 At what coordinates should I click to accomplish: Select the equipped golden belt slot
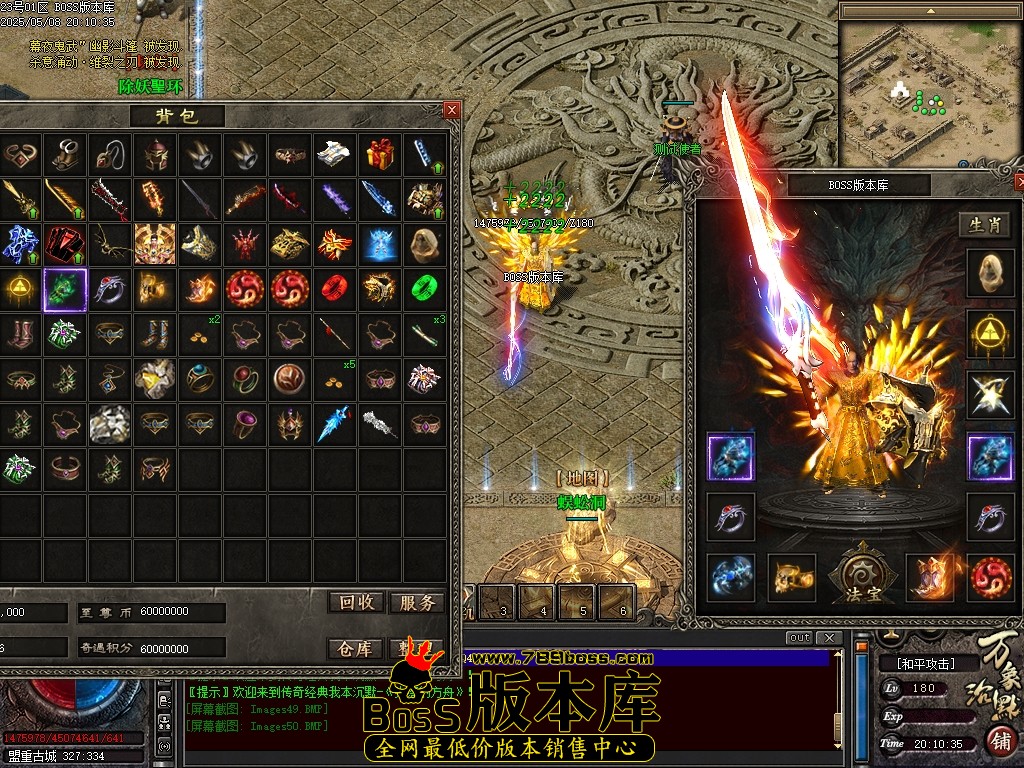(x=792, y=577)
